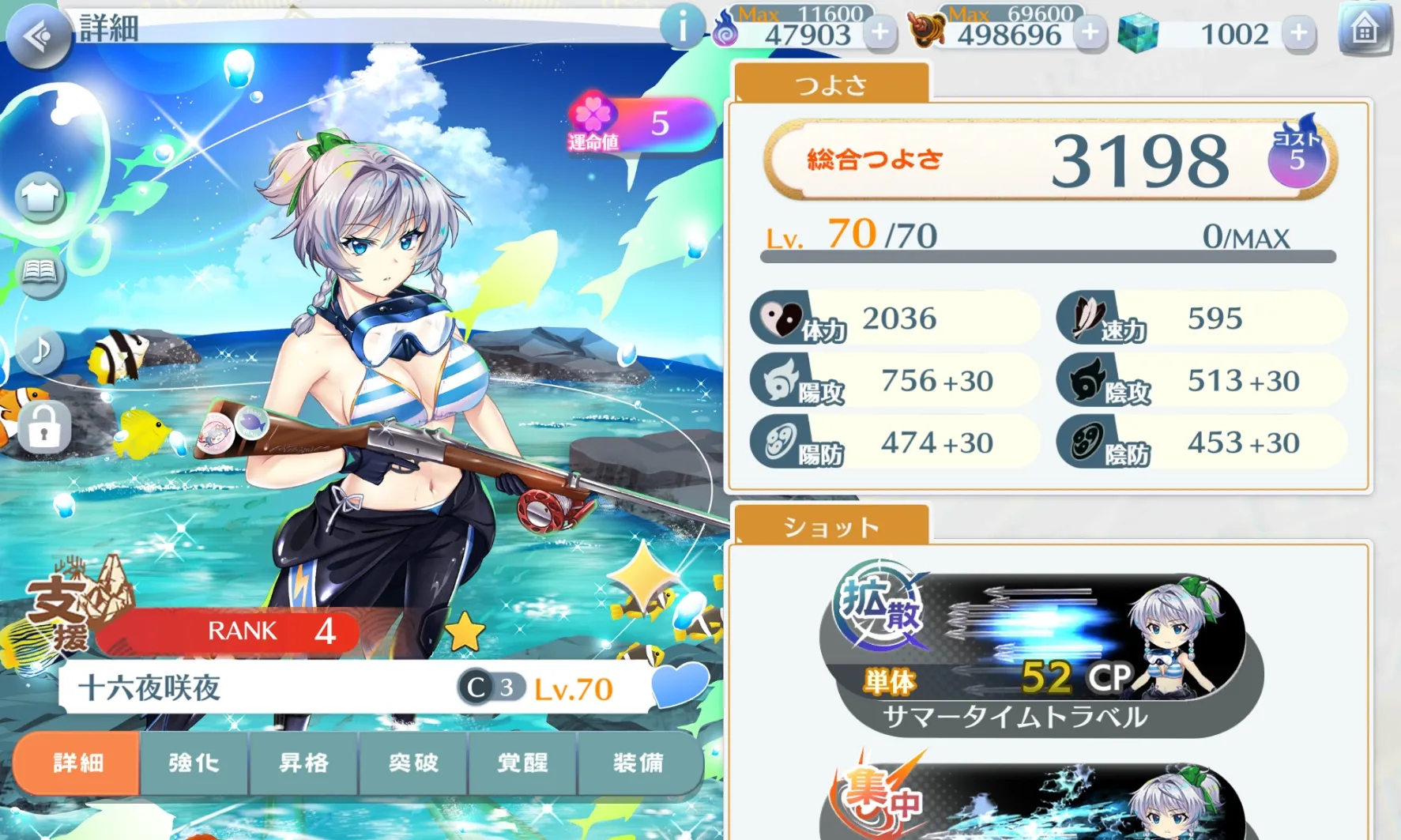Toggle the padlock lock on this character
This screenshot has width=1401, height=840.
click(43, 428)
